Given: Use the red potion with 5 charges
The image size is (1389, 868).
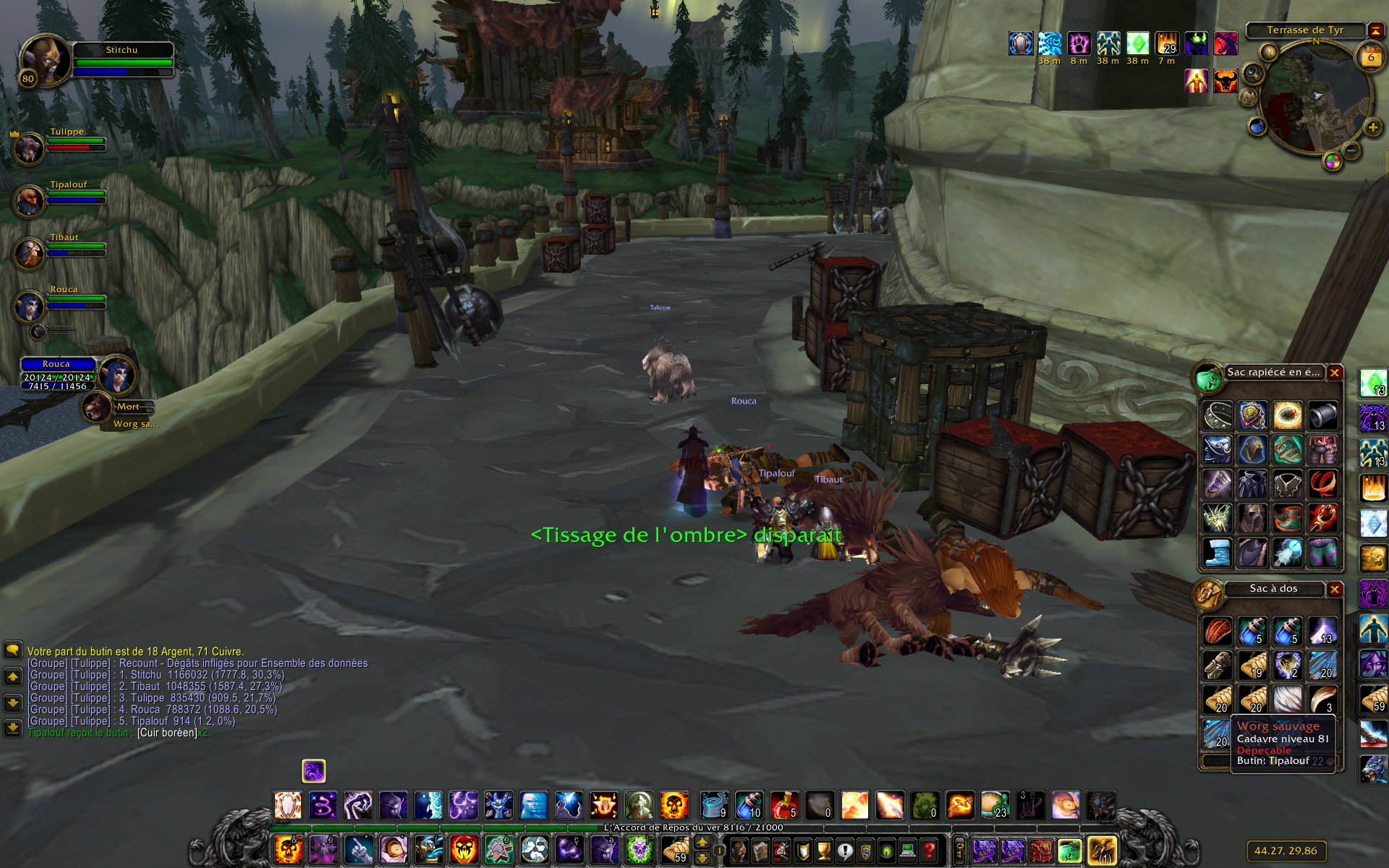Looking at the screenshot, I should pyautogui.click(x=784, y=805).
